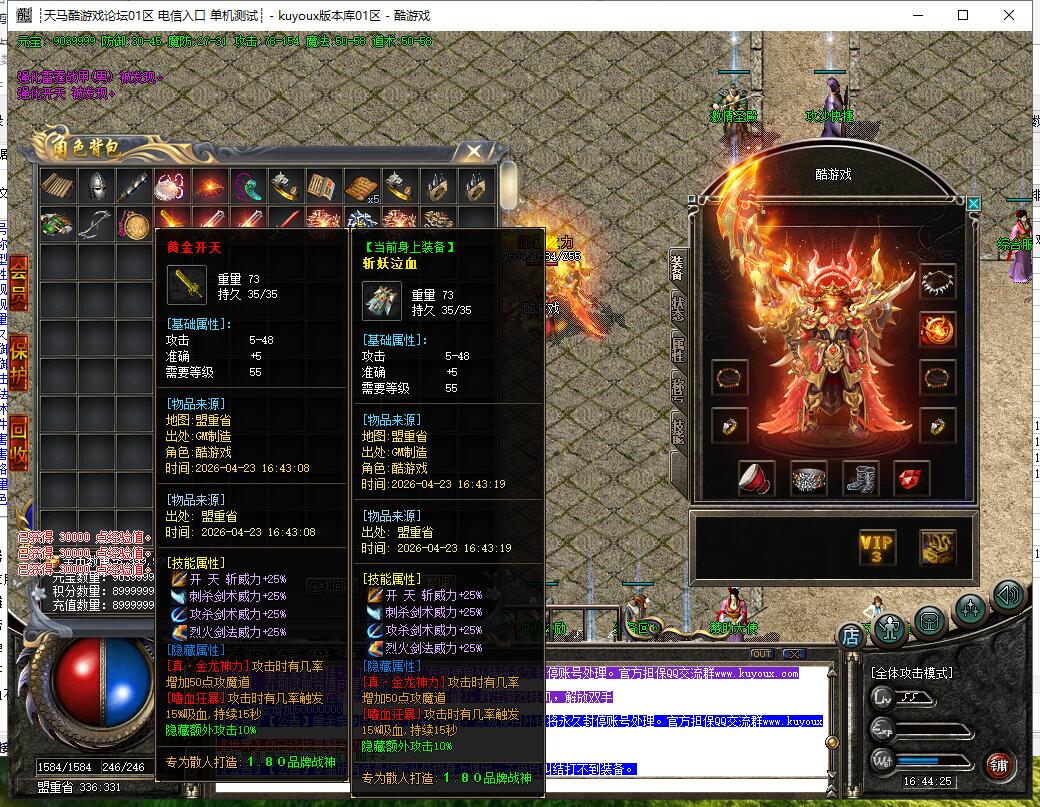The width and height of the screenshot is (1040, 807).
Task: Toggle the speaker sound button
Action: coord(1008,597)
